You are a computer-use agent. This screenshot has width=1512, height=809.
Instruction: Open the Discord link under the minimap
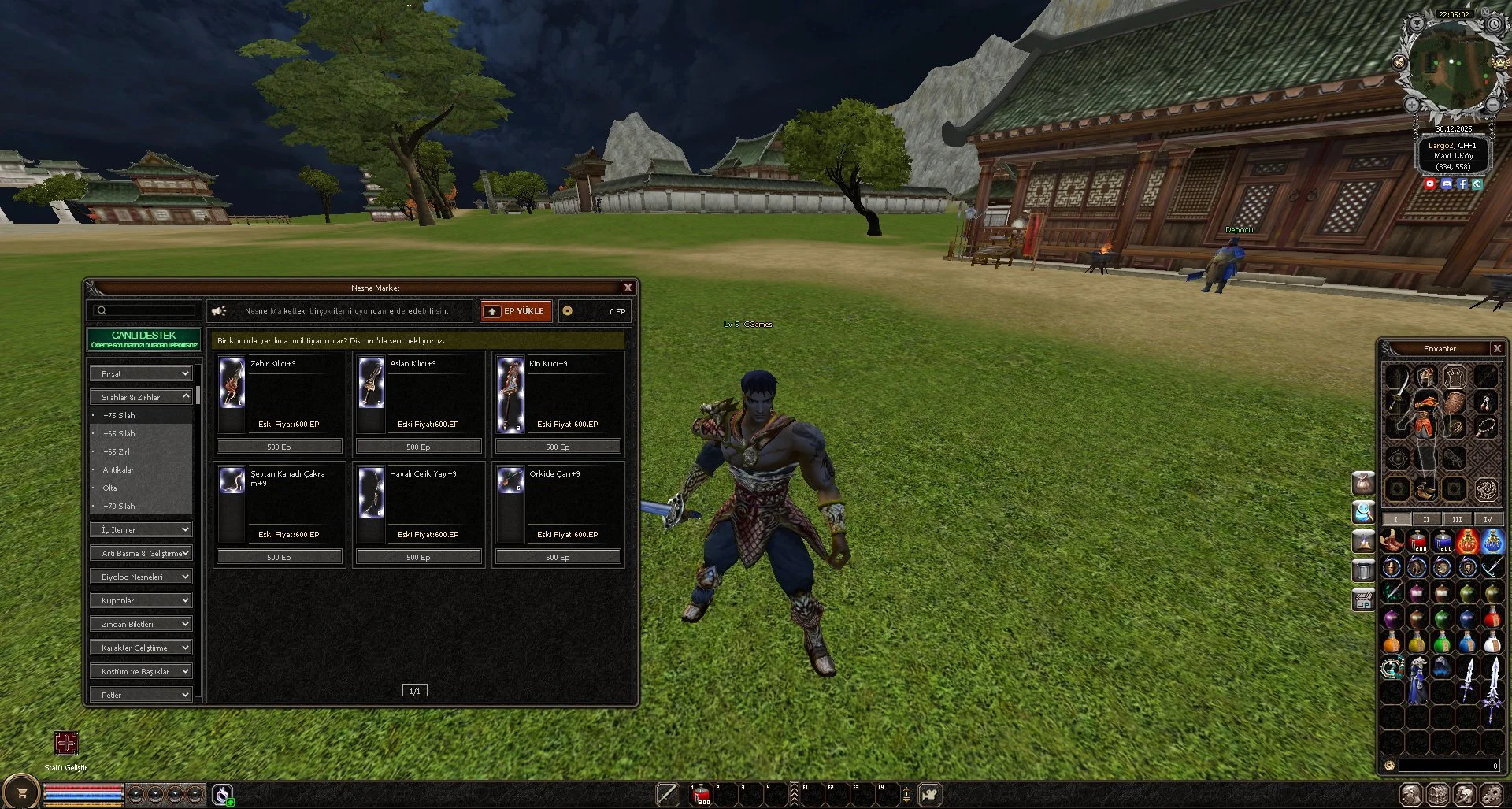pos(1446,184)
